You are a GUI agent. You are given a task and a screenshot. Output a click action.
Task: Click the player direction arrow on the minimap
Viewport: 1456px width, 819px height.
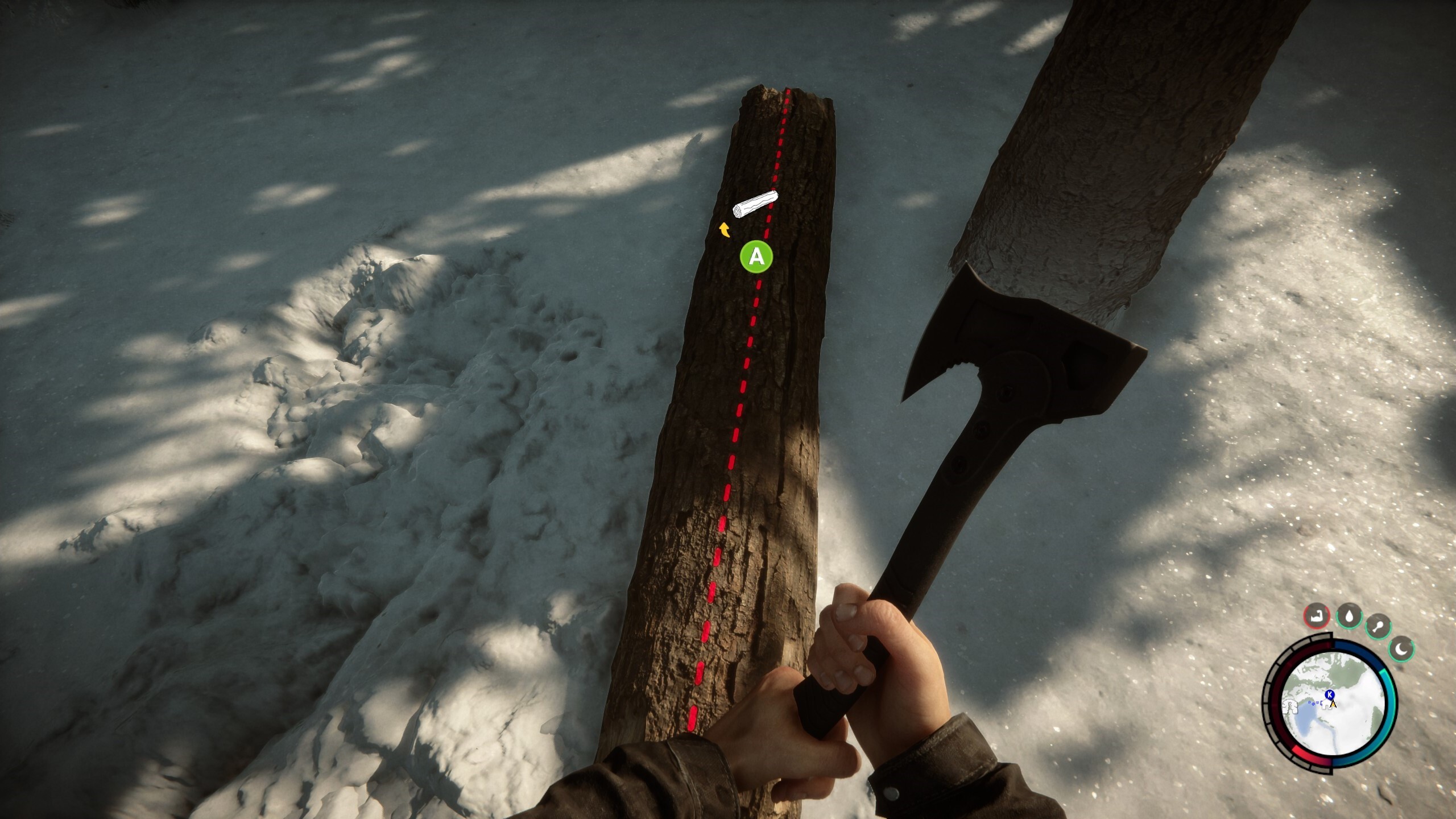coord(1333,704)
